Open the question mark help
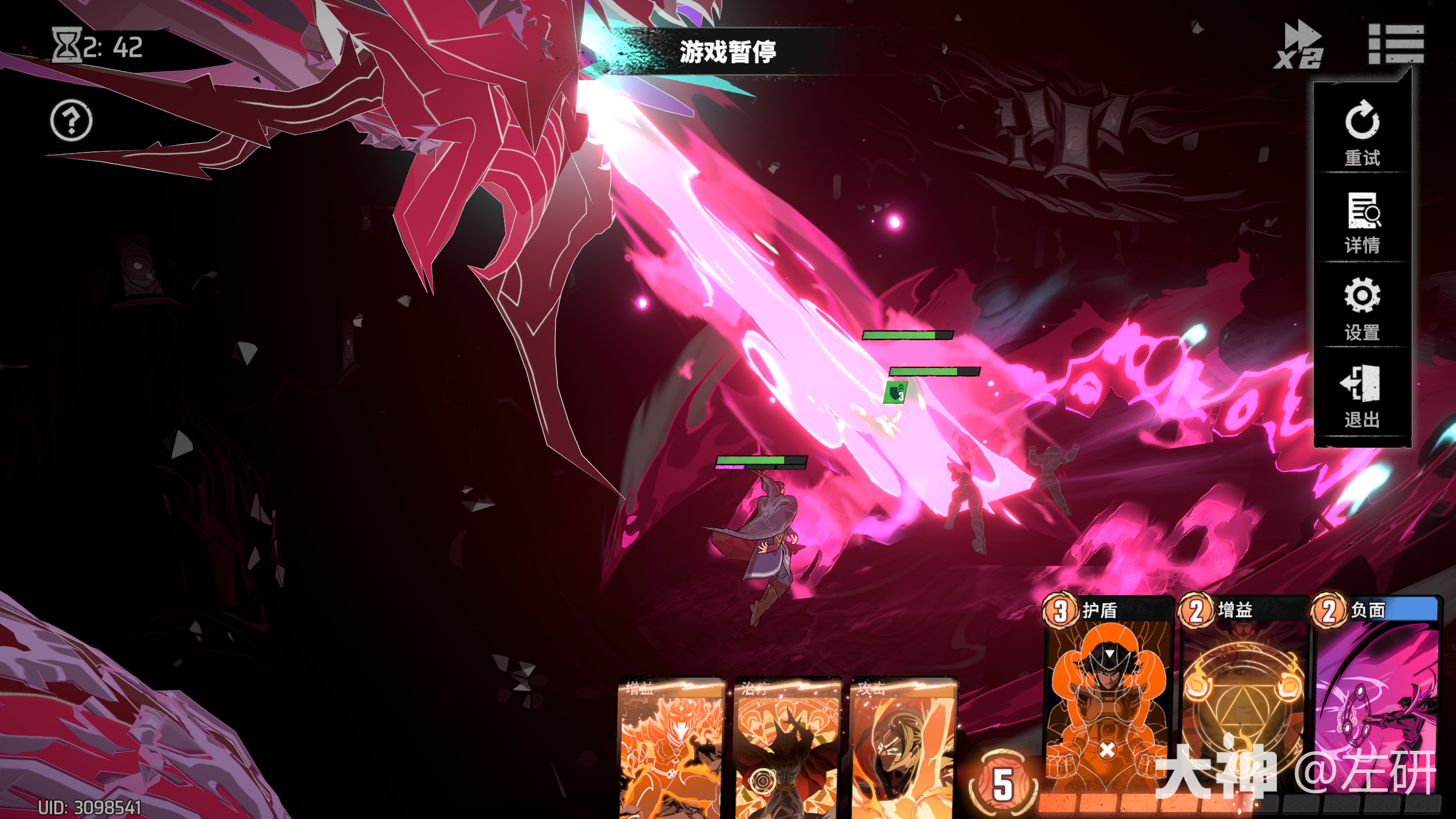The height and width of the screenshot is (819, 1456). point(71,121)
